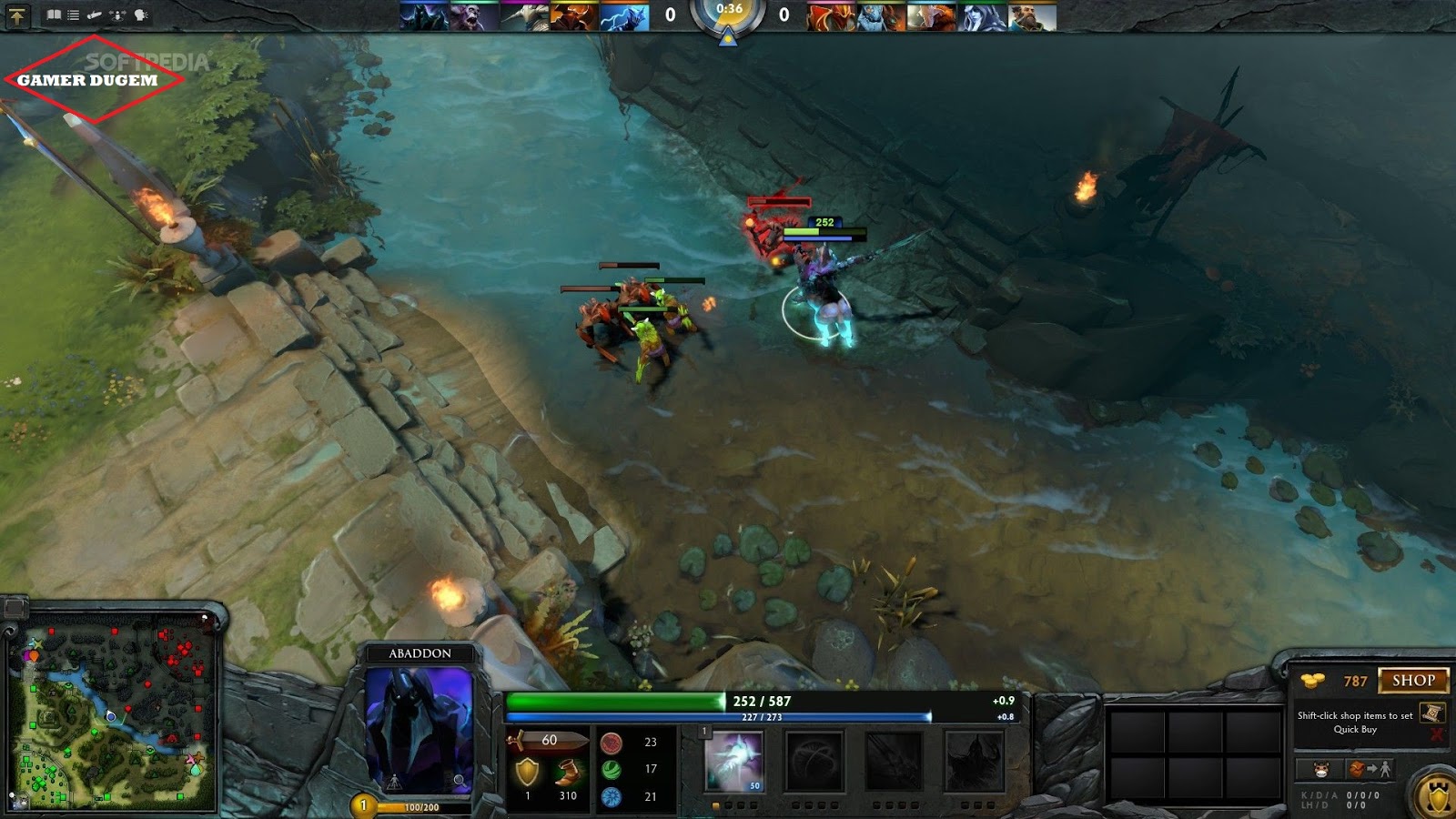Click the armor shield stat icon
The image size is (1456, 819).
click(527, 771)
